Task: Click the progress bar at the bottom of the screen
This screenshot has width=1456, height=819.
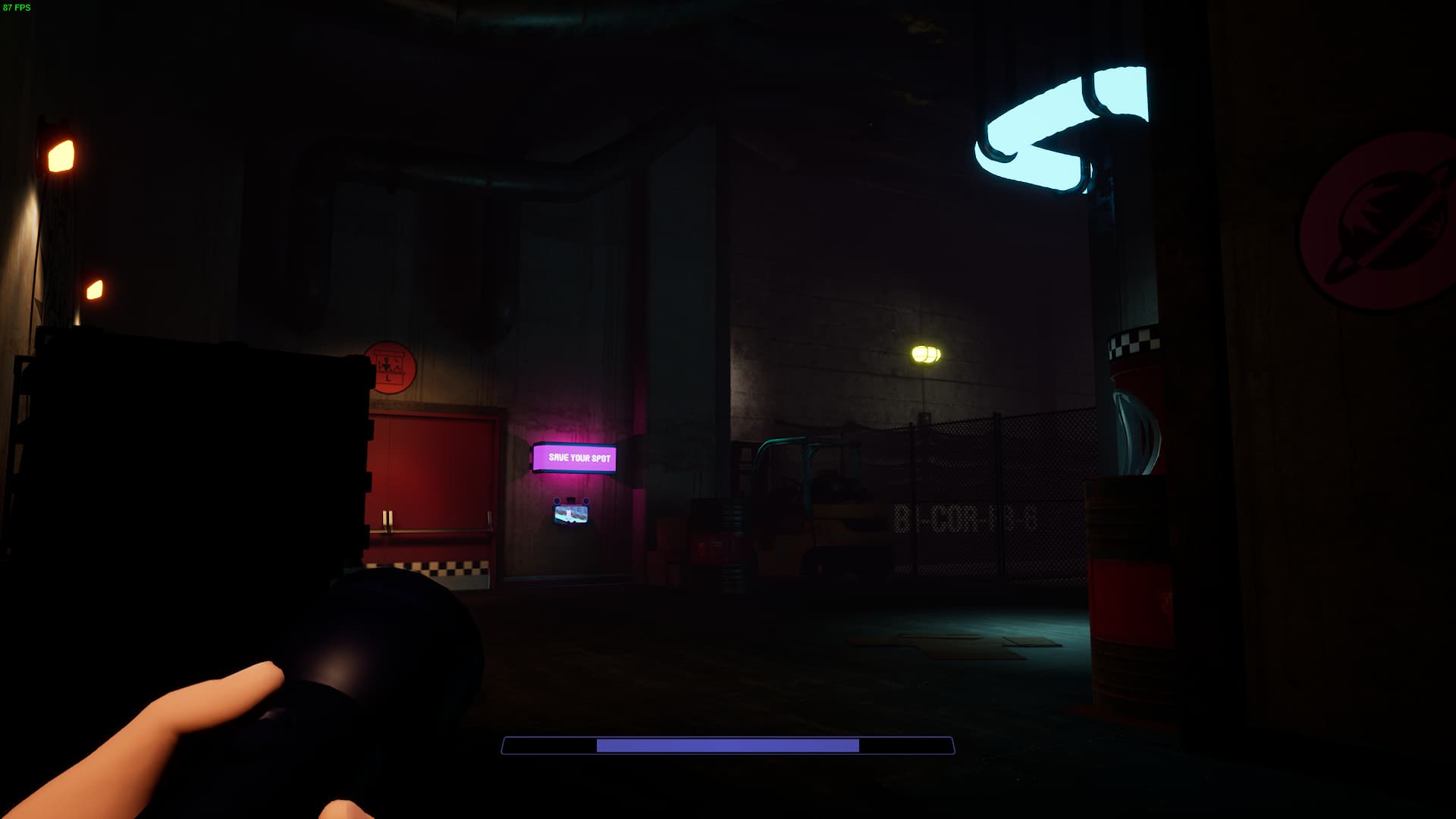Action: (726, 747)
